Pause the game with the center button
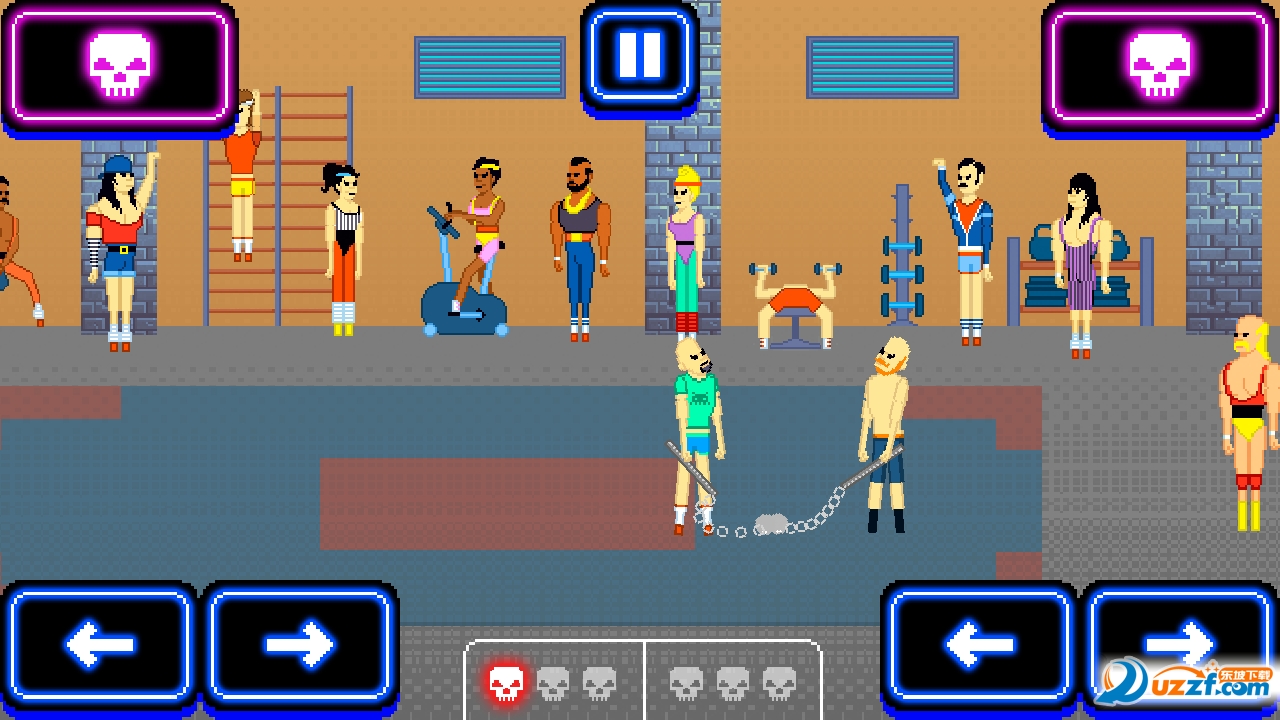 pyautogui.click(x=640, y=55)
